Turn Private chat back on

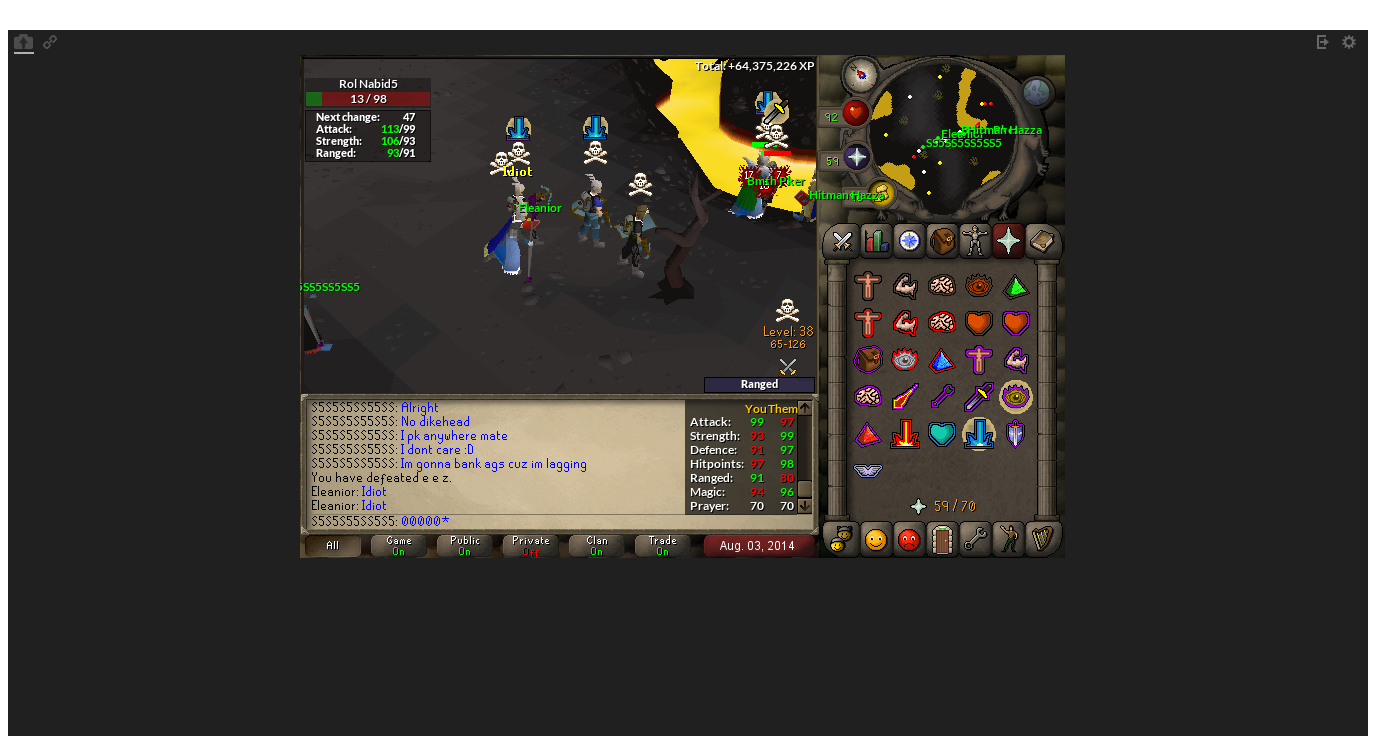click(529, 543)
